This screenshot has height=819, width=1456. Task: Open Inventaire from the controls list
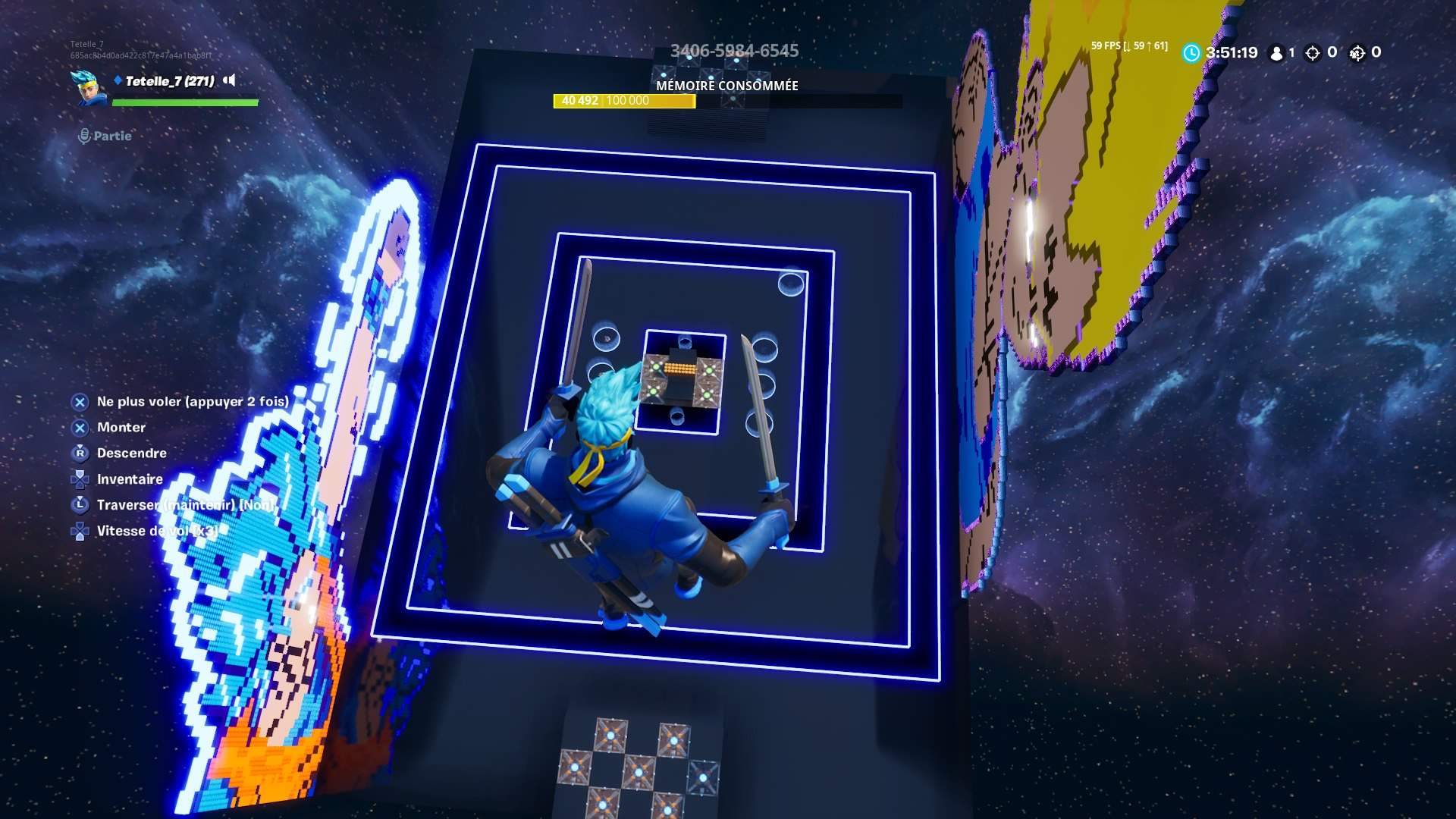coord(130,479)
